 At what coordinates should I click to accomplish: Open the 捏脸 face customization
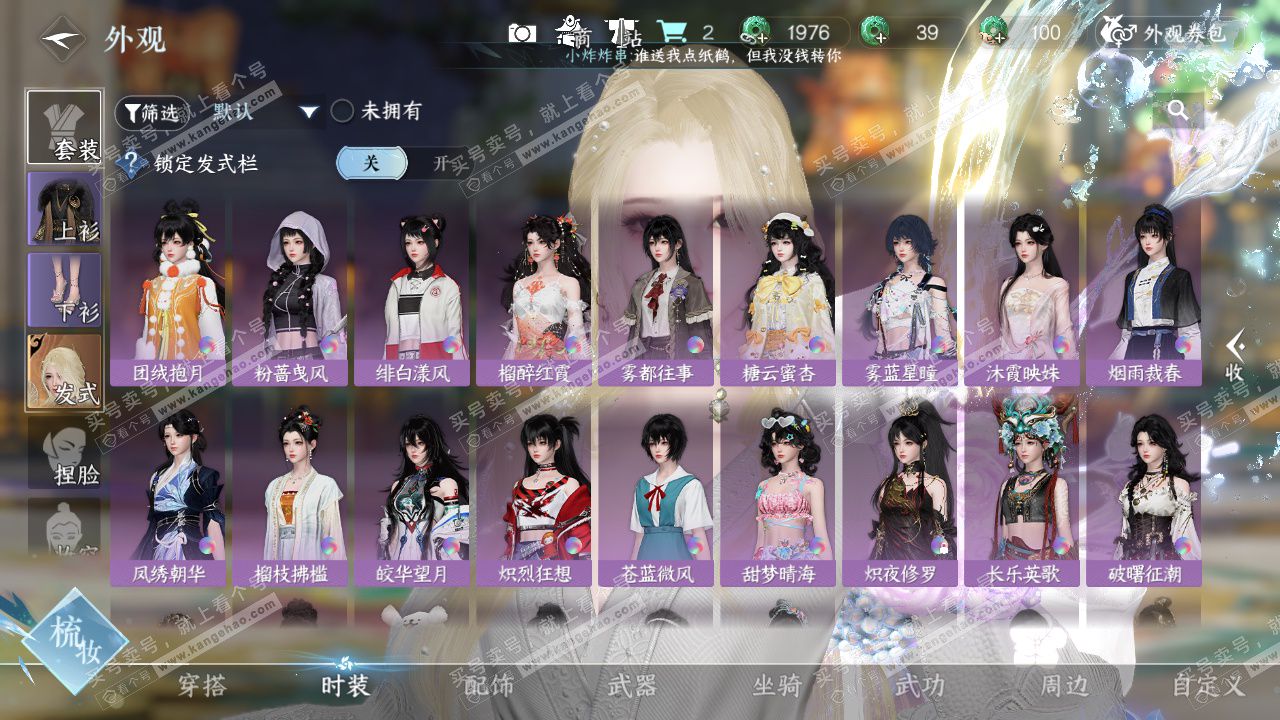(x=64, y=455)
